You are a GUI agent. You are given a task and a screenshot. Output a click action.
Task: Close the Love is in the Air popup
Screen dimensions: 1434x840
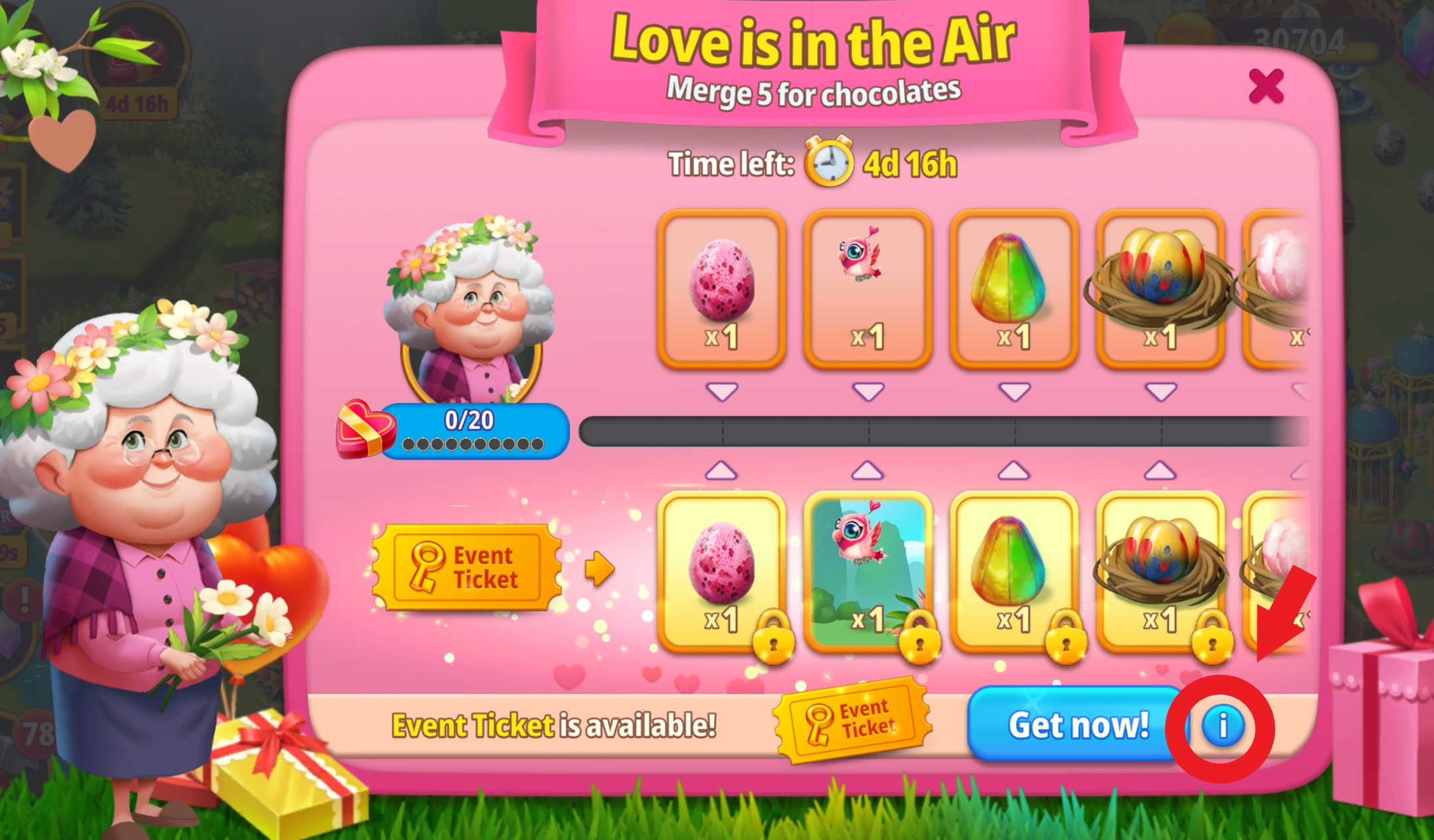[1266, 86]
